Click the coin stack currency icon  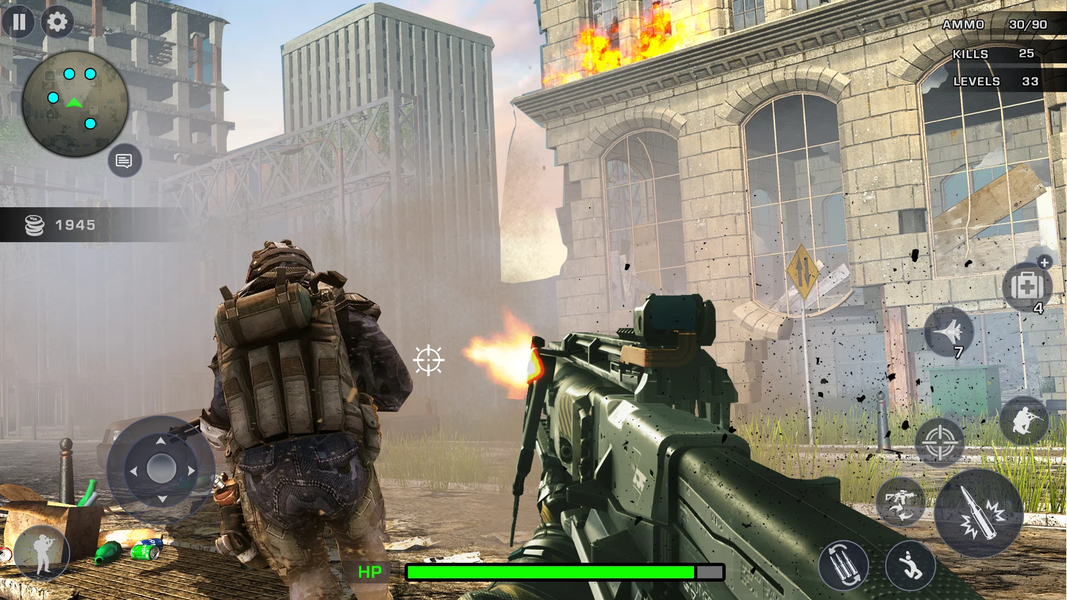click(35, 226)
